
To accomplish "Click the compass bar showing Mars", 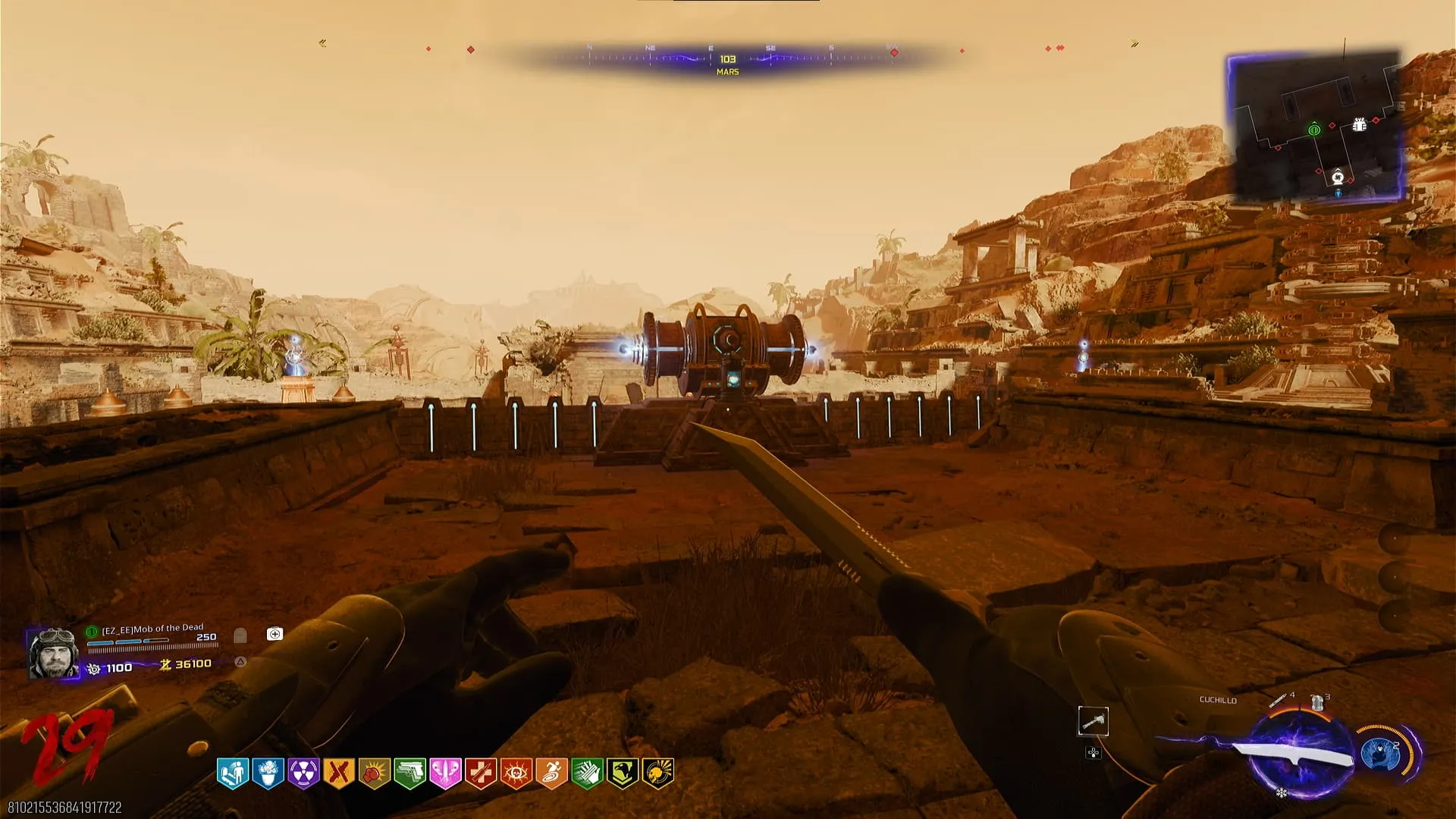I will tap(727, 59).
